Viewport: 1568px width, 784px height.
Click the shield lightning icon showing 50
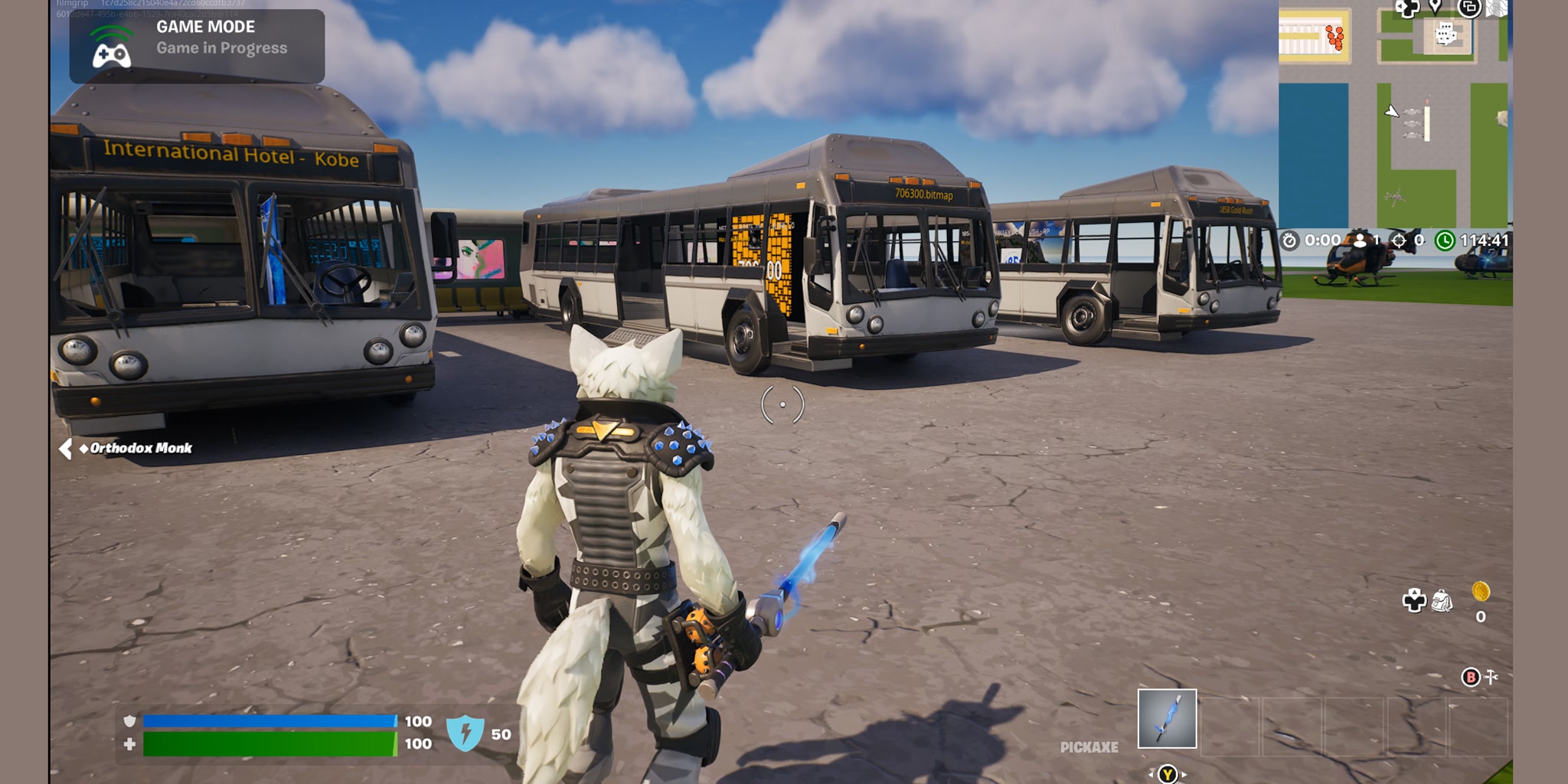pos(469,732)
